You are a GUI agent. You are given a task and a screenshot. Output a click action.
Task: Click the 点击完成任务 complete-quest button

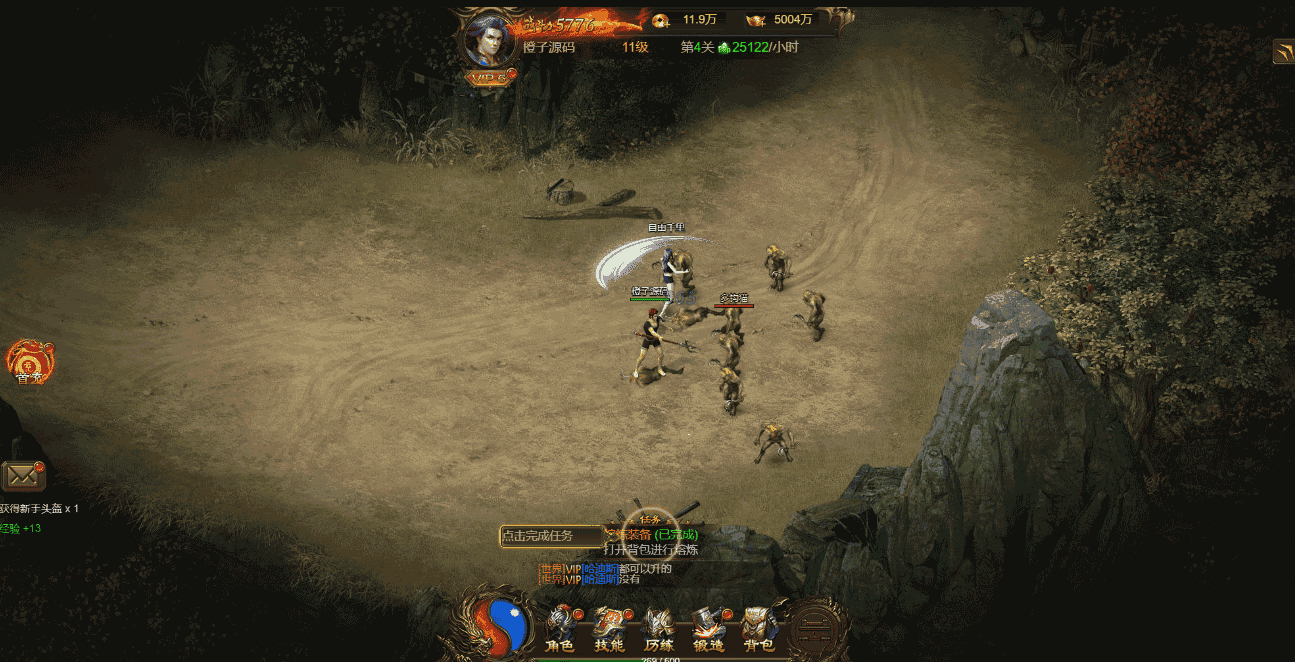[x=548, y=536]
